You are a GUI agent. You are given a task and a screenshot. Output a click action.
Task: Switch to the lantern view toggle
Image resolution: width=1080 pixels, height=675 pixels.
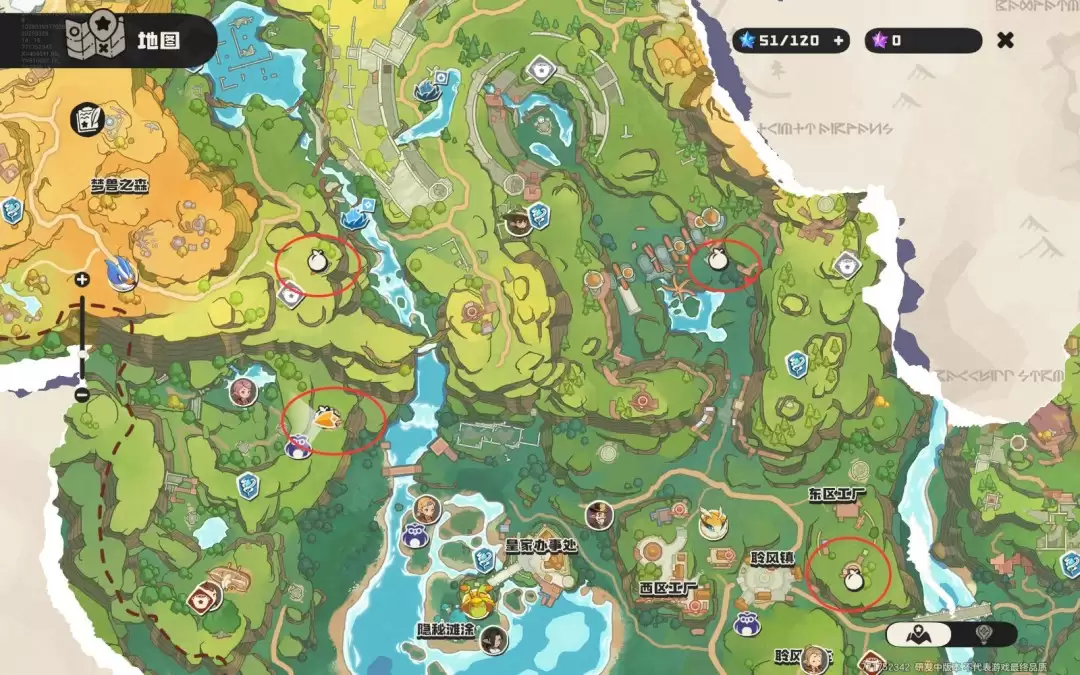pyautogui.click(x=984, y=634)
